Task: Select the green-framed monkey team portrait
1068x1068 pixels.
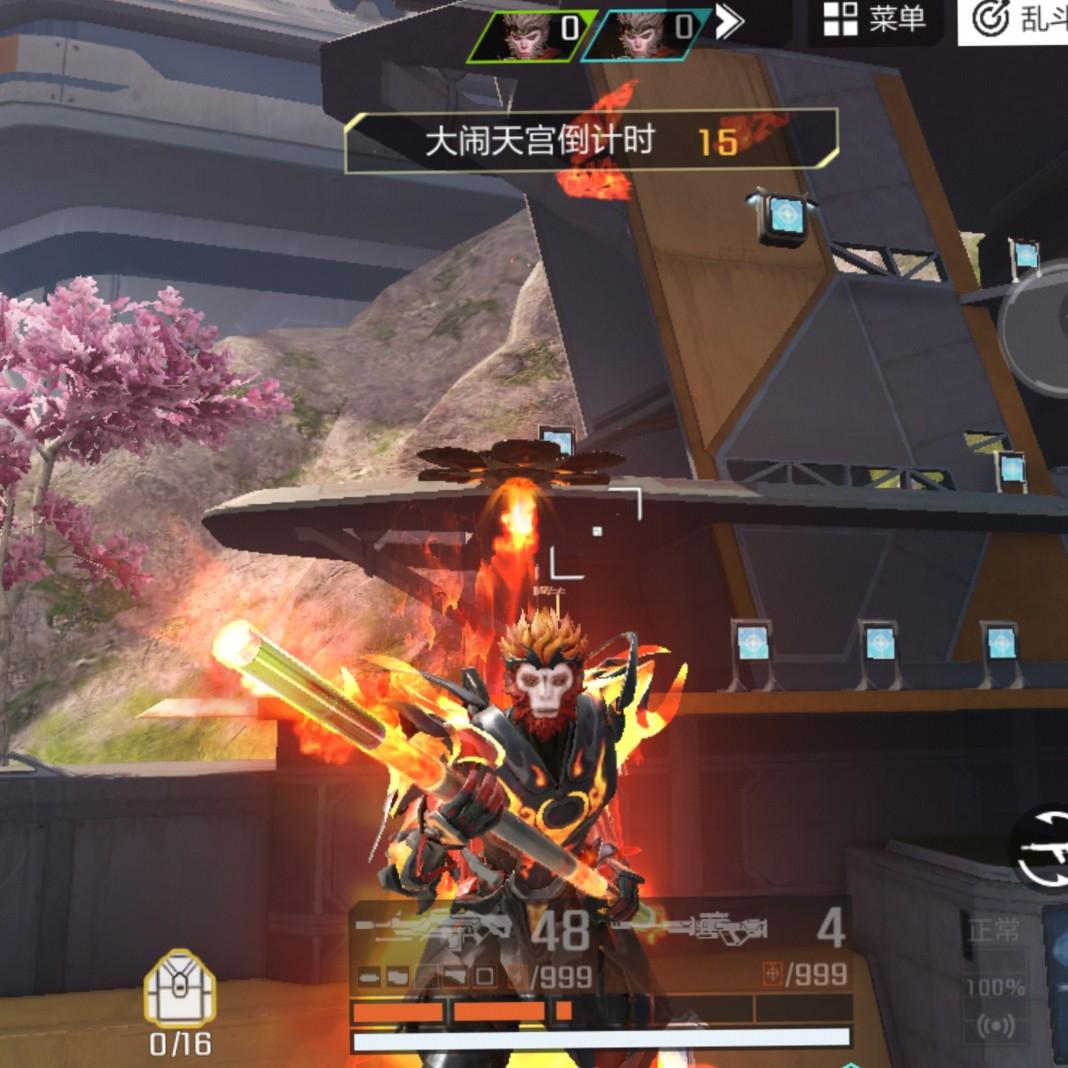Action: point(533,34)
